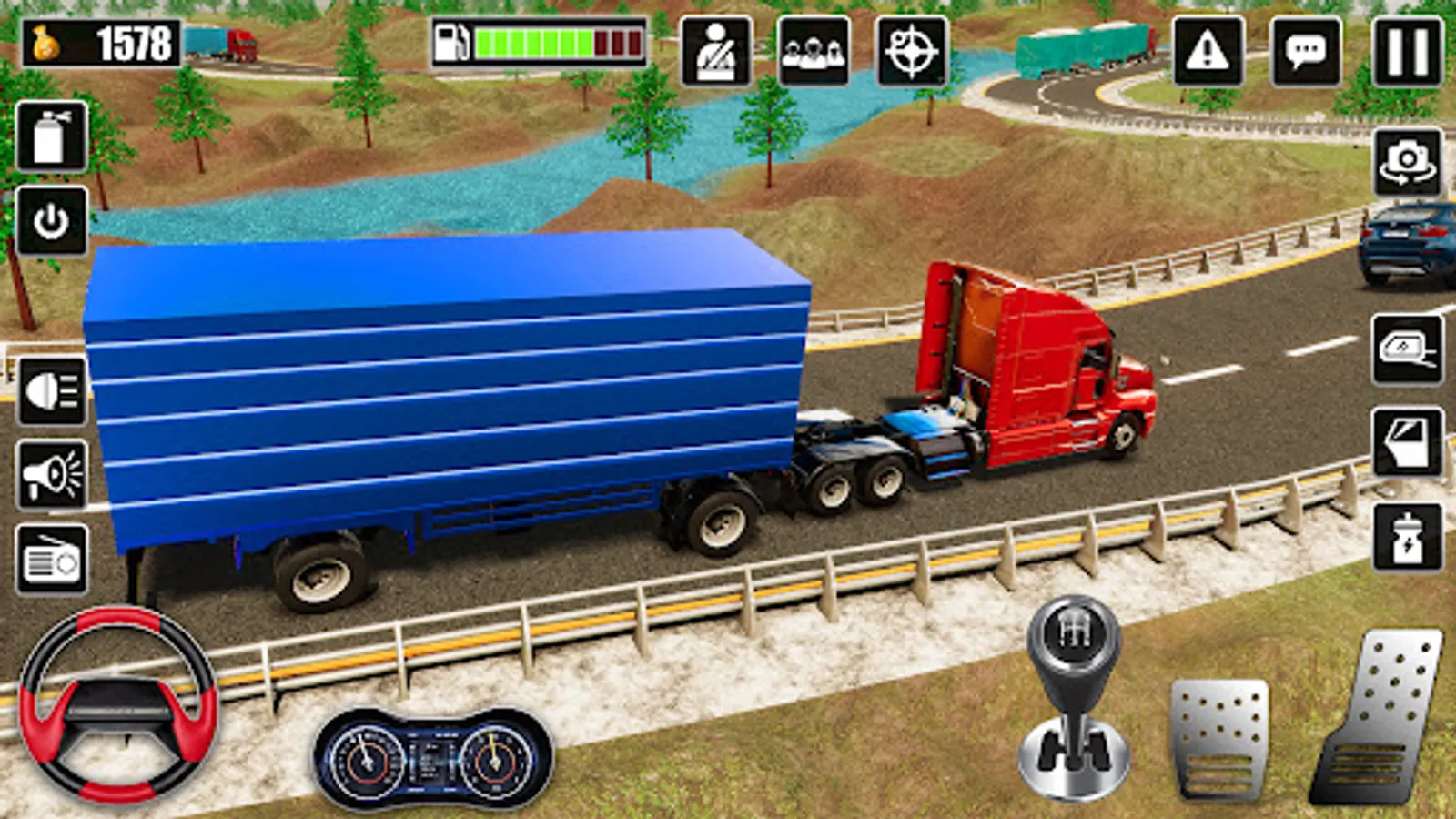Click the steering wheel control
1456x819 pixels.
click(118, 705)
